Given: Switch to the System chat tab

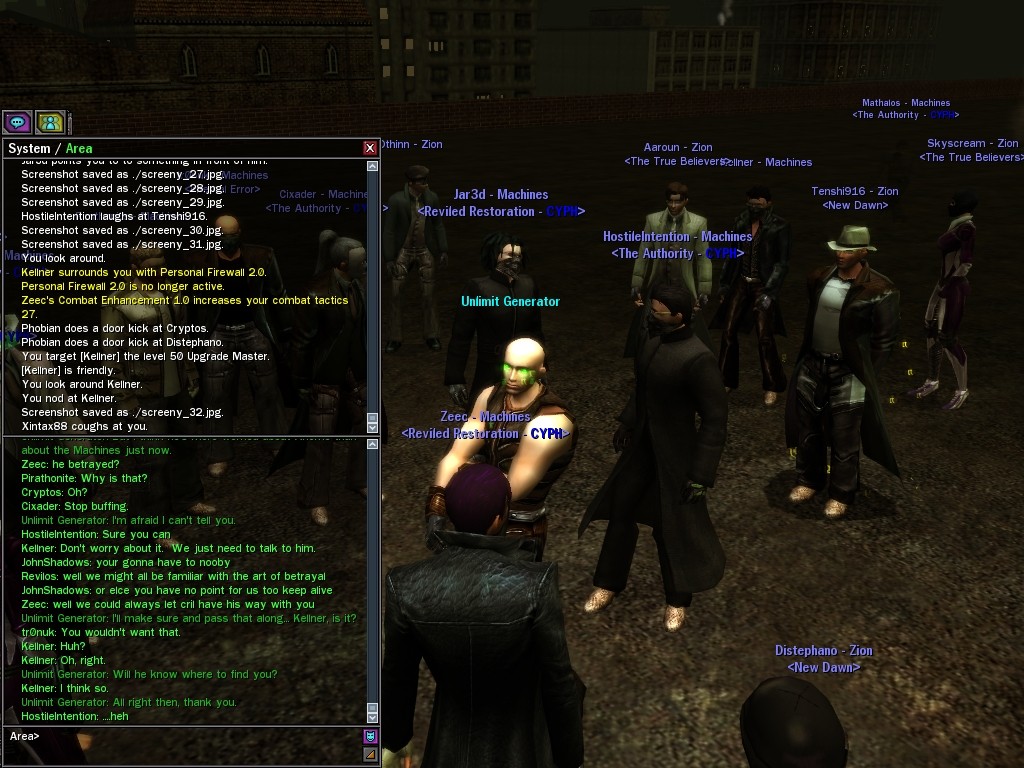Looking at the screenshot, I should coord(28,148).
